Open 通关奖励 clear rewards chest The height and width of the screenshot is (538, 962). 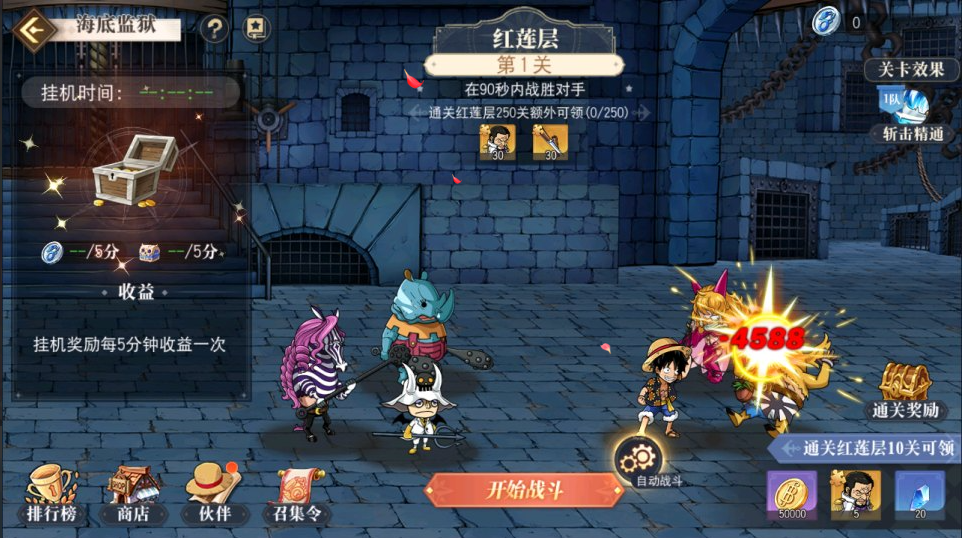904,389
